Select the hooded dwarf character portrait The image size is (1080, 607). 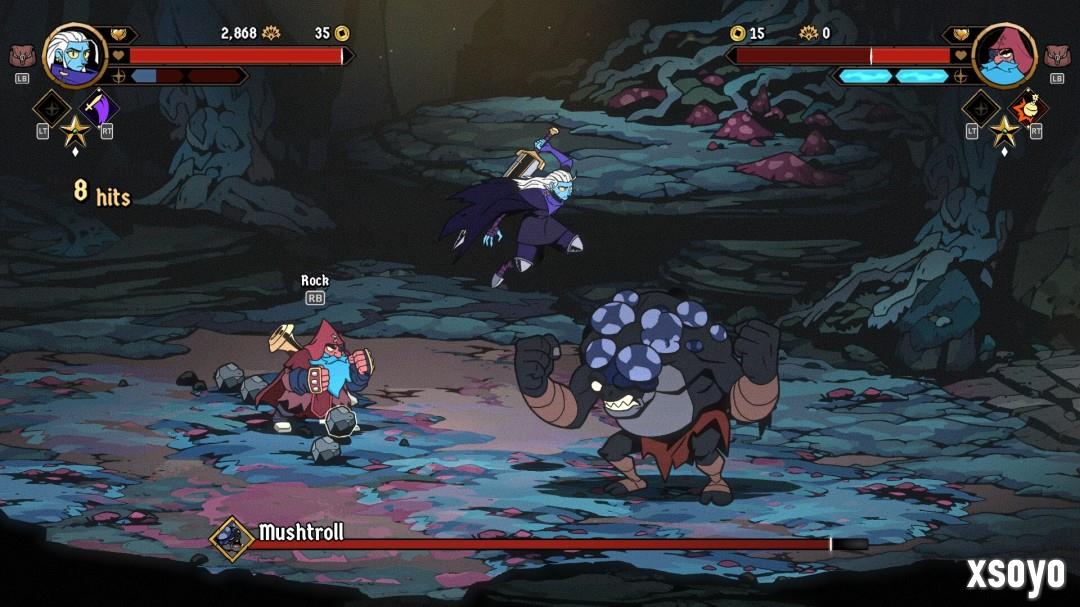click(1004, 54)
